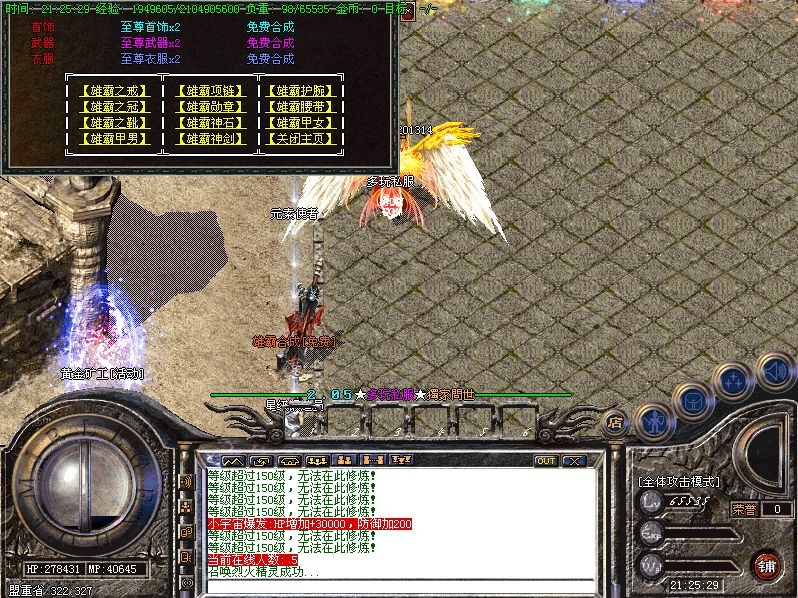Toggle the speaker sound orb
This screenshot has width=798, height=598.
pos(775,370)
